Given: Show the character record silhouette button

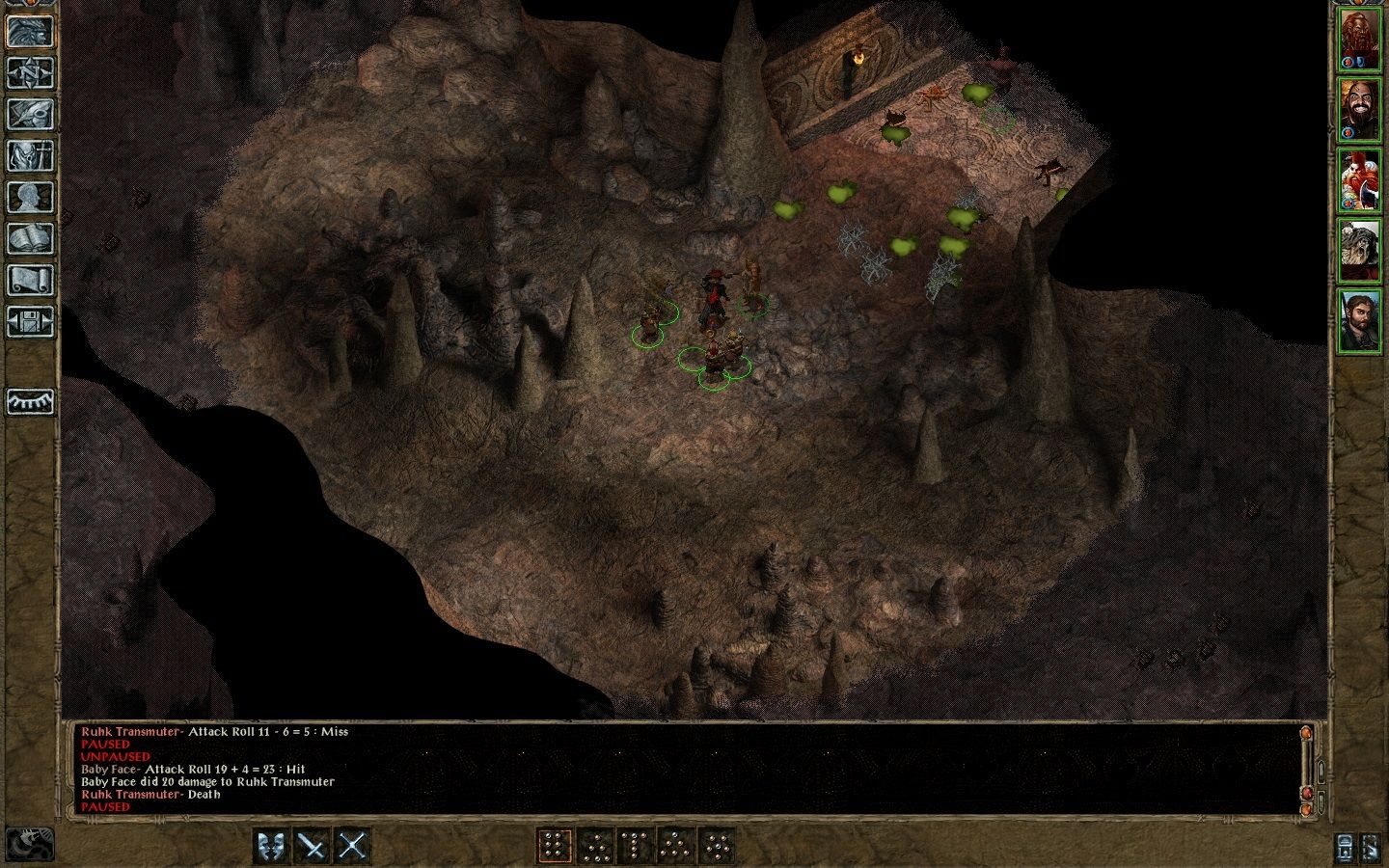Looking at the screenshot, I should [x=31, y=197].
